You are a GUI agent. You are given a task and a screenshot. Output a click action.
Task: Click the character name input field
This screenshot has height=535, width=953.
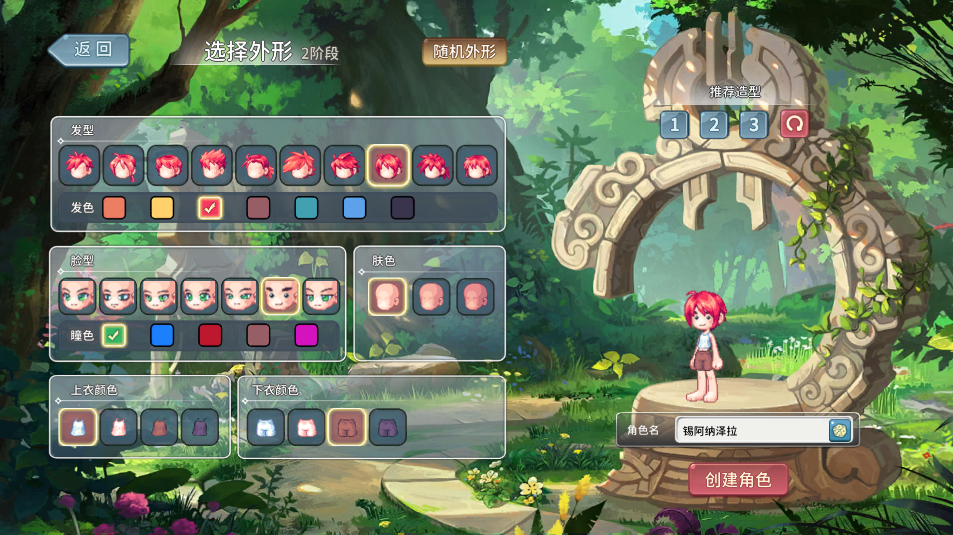(752, 431)
